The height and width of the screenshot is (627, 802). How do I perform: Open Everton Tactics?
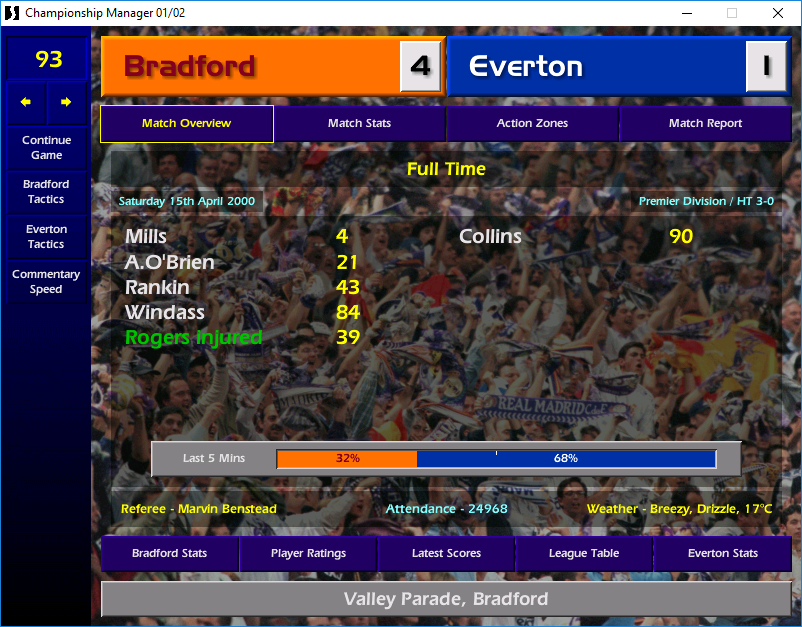tap(46, 237)
